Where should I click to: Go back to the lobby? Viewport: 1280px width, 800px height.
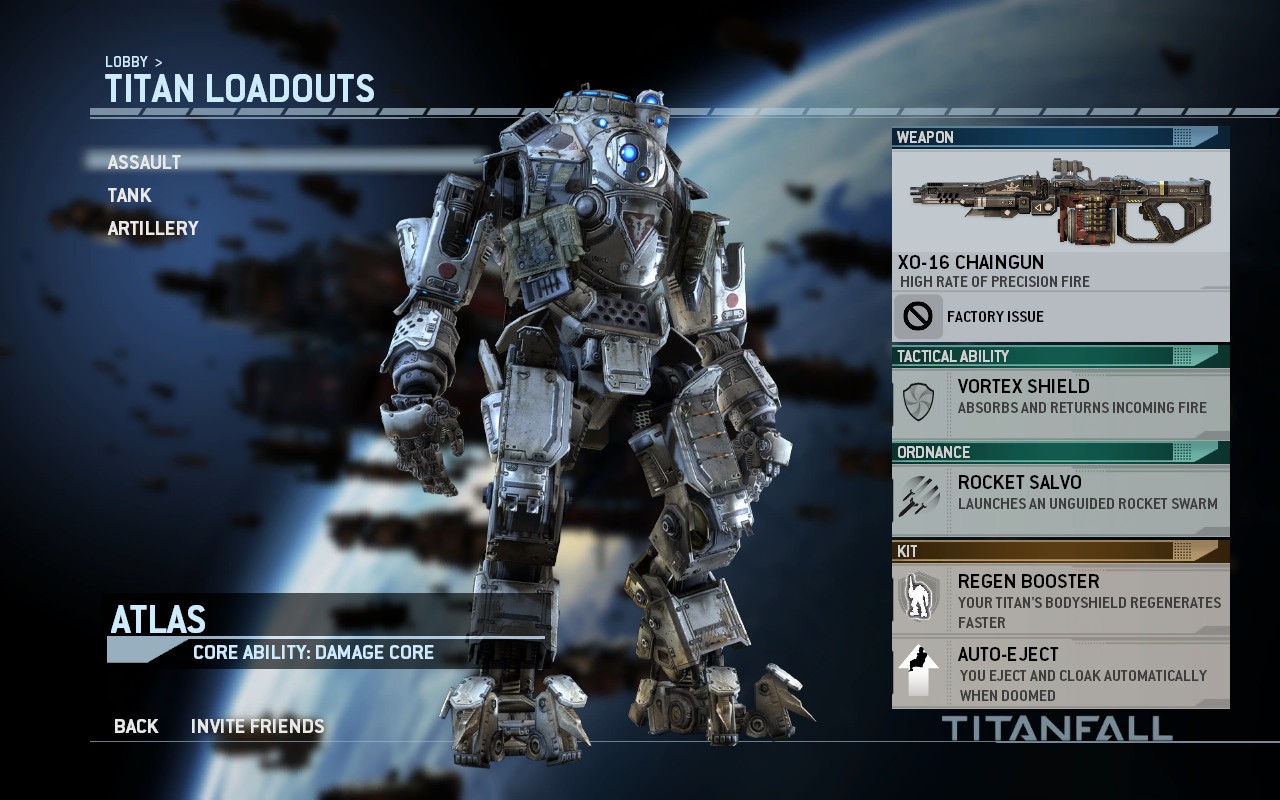pos(136,726)
